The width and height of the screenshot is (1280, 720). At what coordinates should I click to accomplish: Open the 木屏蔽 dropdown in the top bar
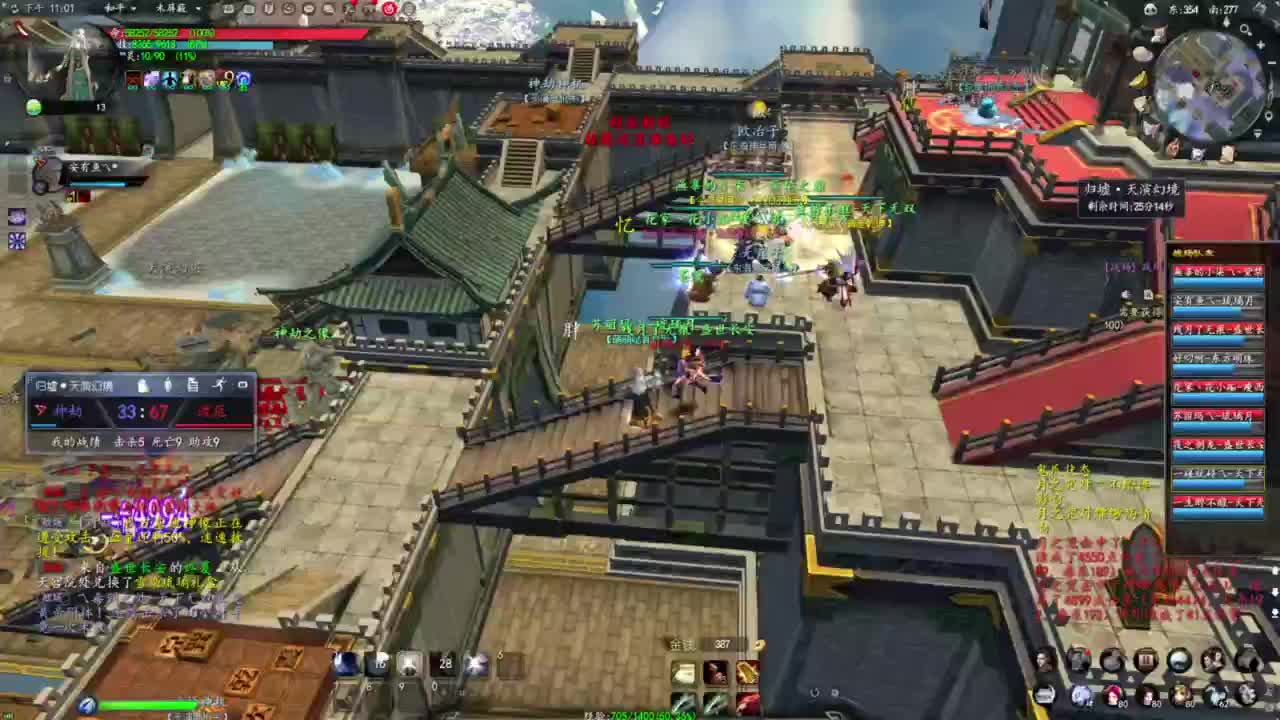click(x=170, y=9)
